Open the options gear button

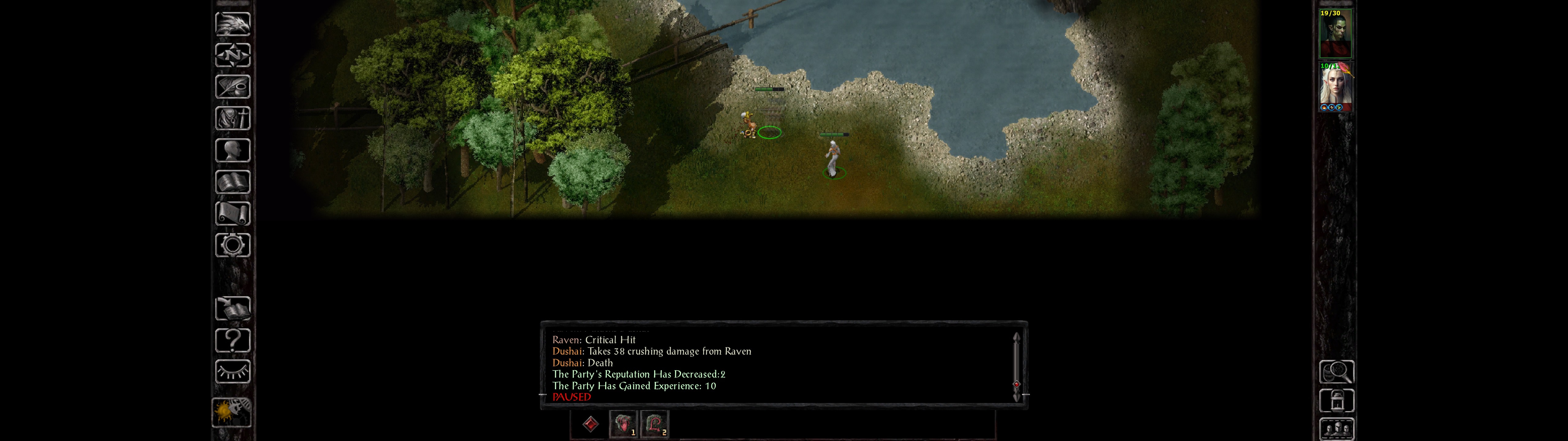232,245
